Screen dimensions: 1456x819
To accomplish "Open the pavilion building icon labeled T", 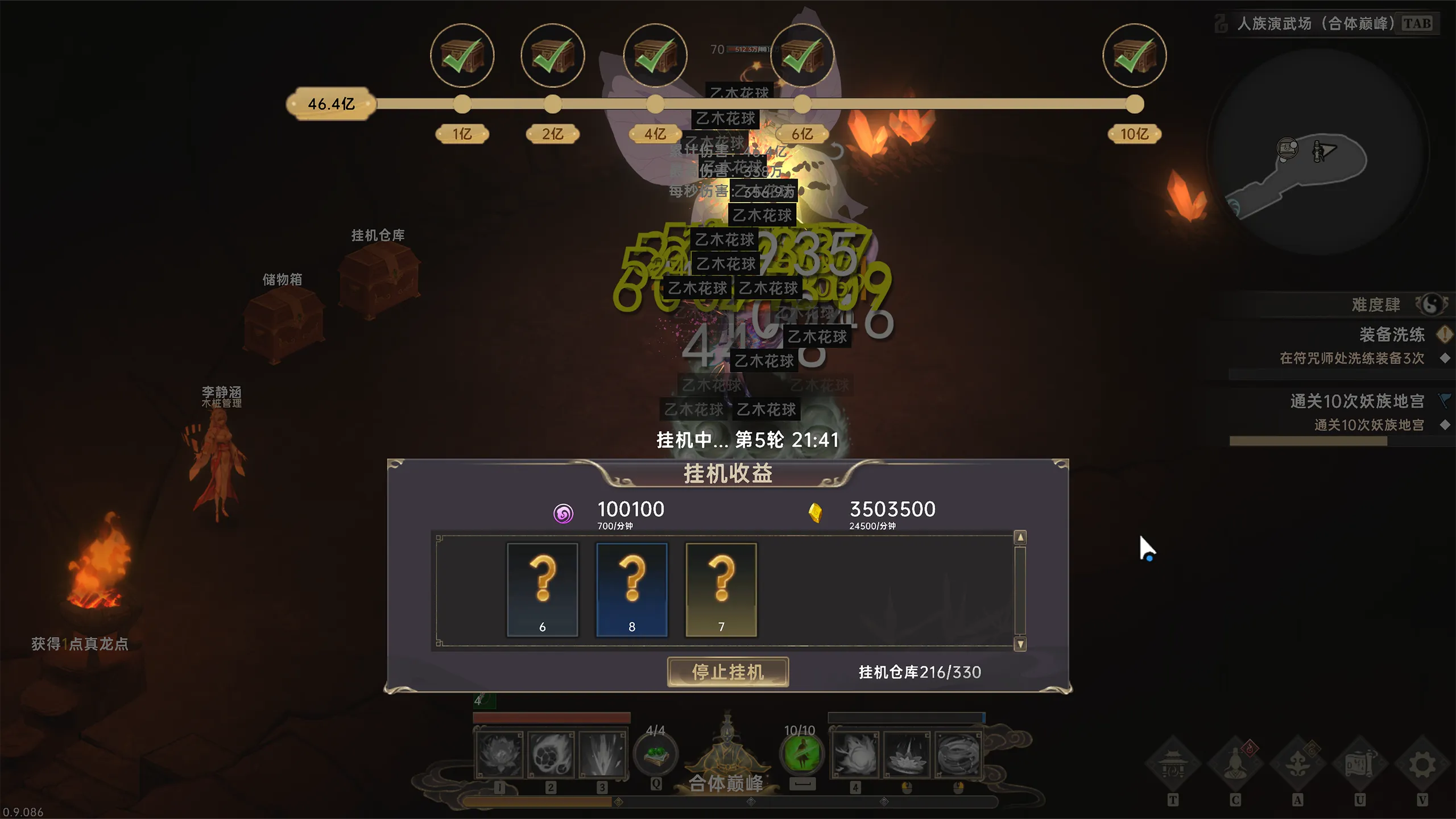I will tap(1172, 764).
